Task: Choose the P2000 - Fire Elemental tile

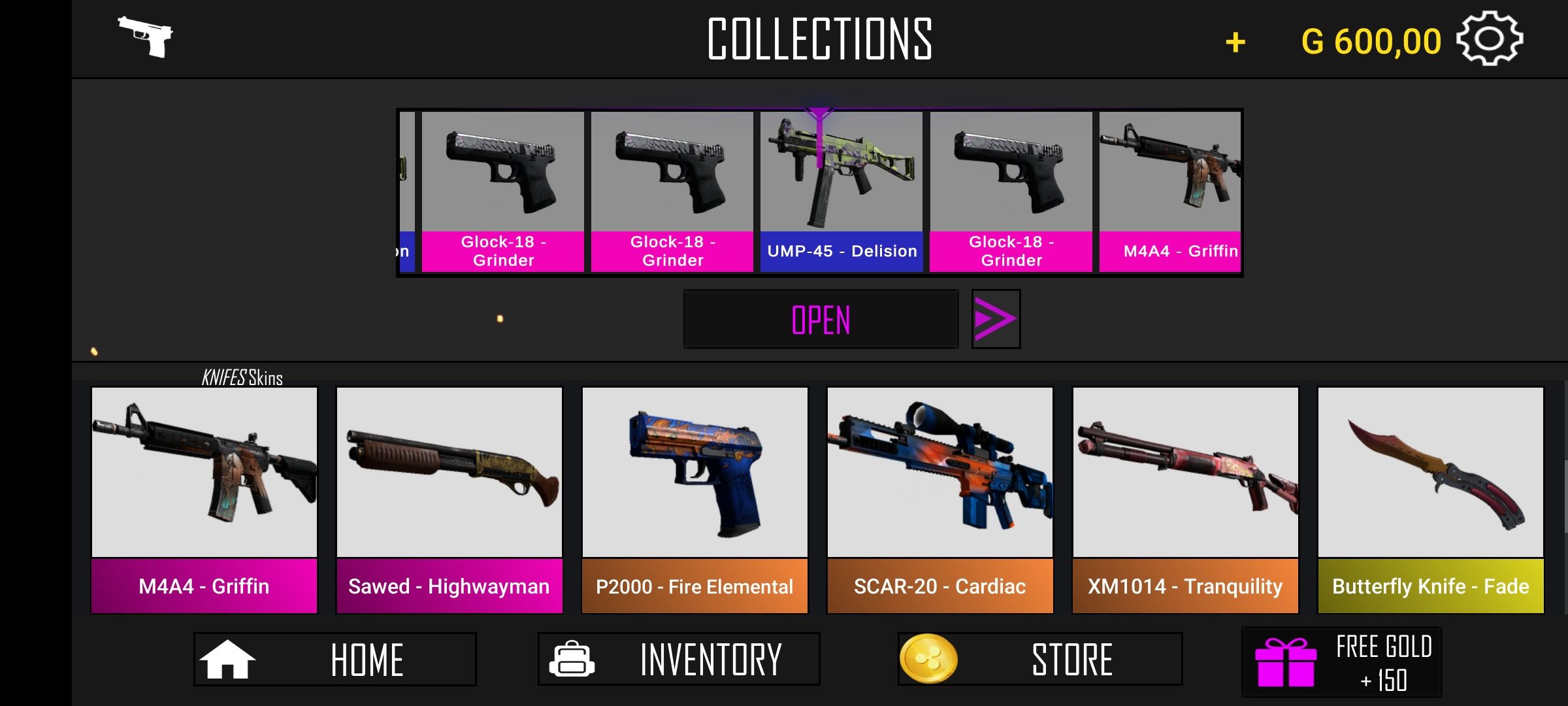Action: tap(694, 500)
